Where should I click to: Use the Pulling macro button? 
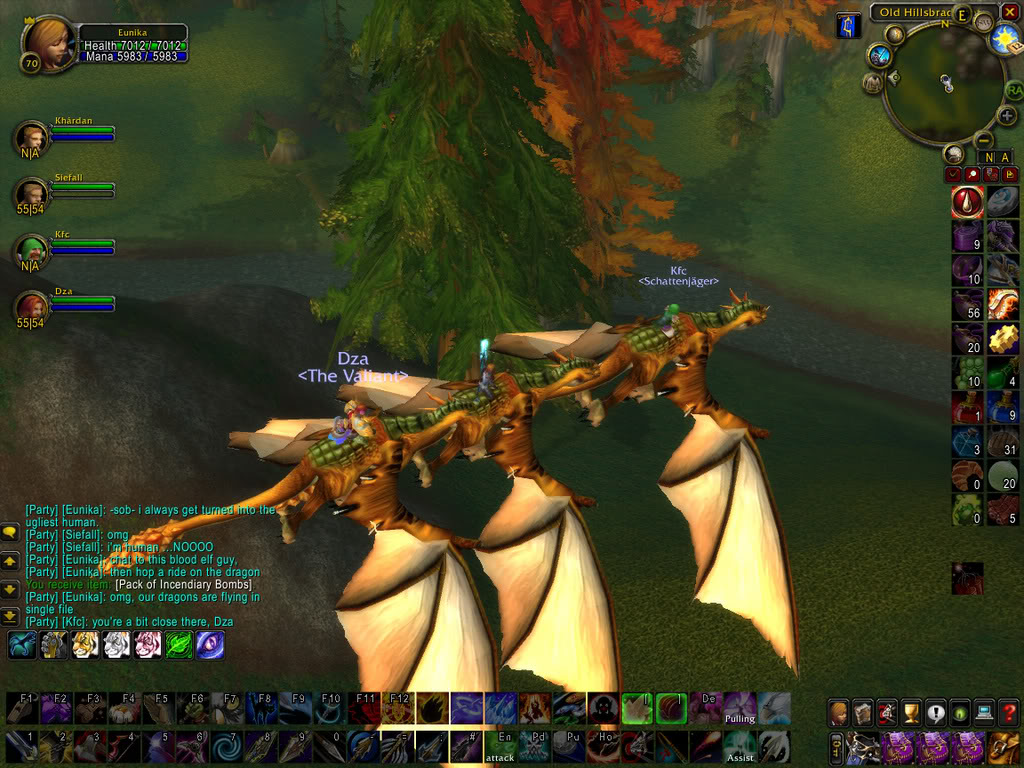tap(740, 708)
